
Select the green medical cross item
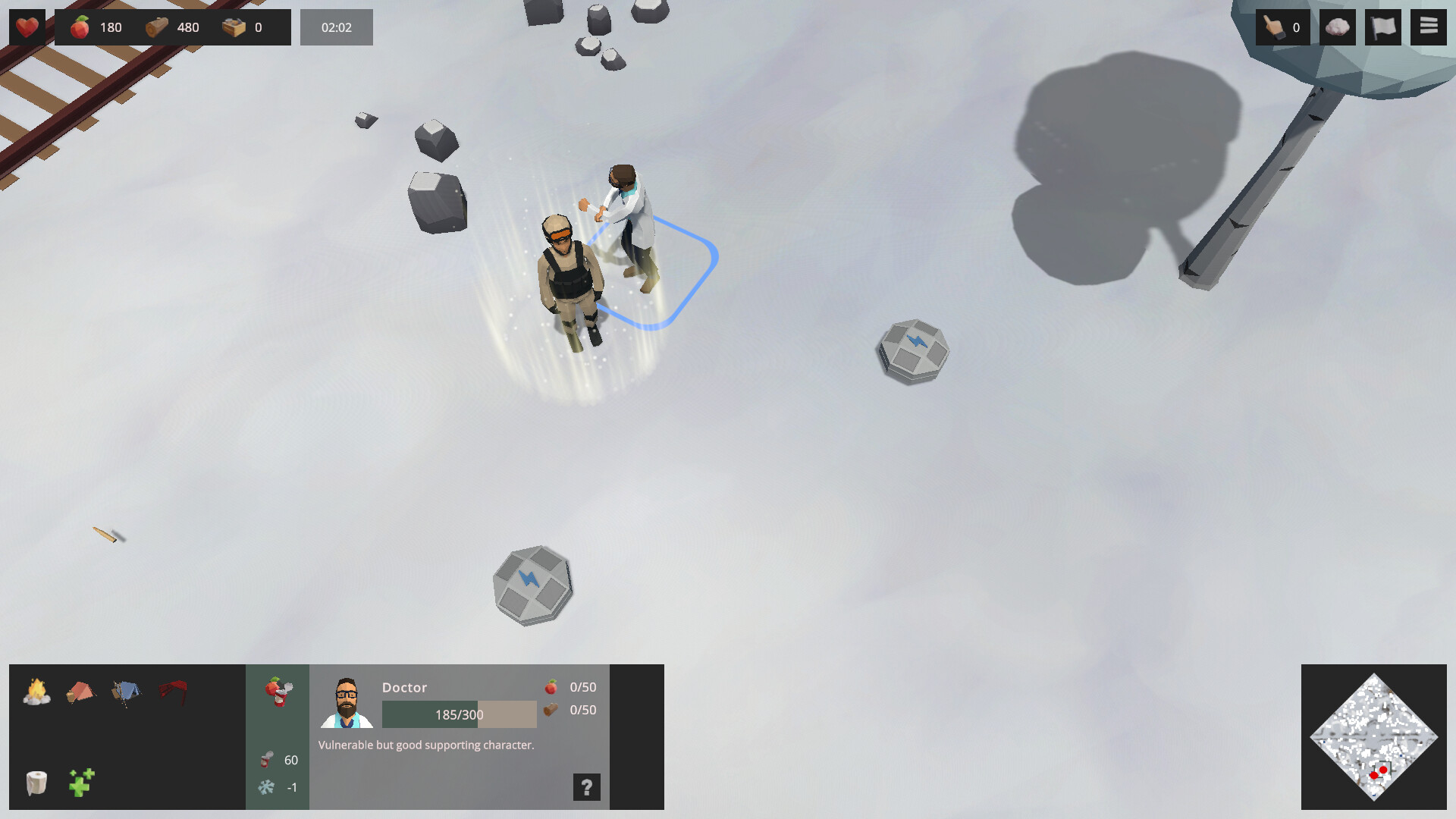(x=81, y=783)
